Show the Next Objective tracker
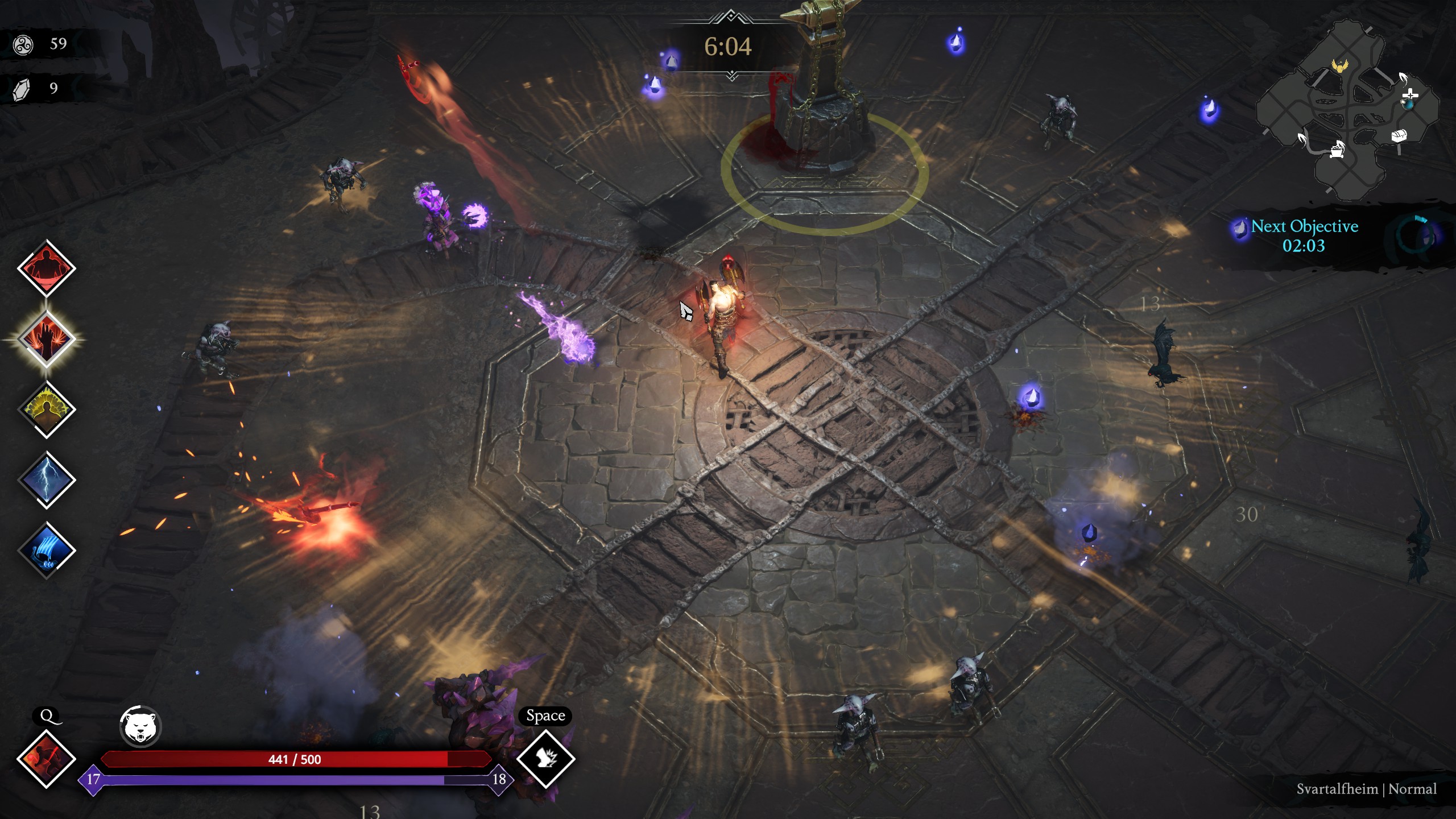Viewport: 1456px width, 819px height. (x=1304, y=235)
